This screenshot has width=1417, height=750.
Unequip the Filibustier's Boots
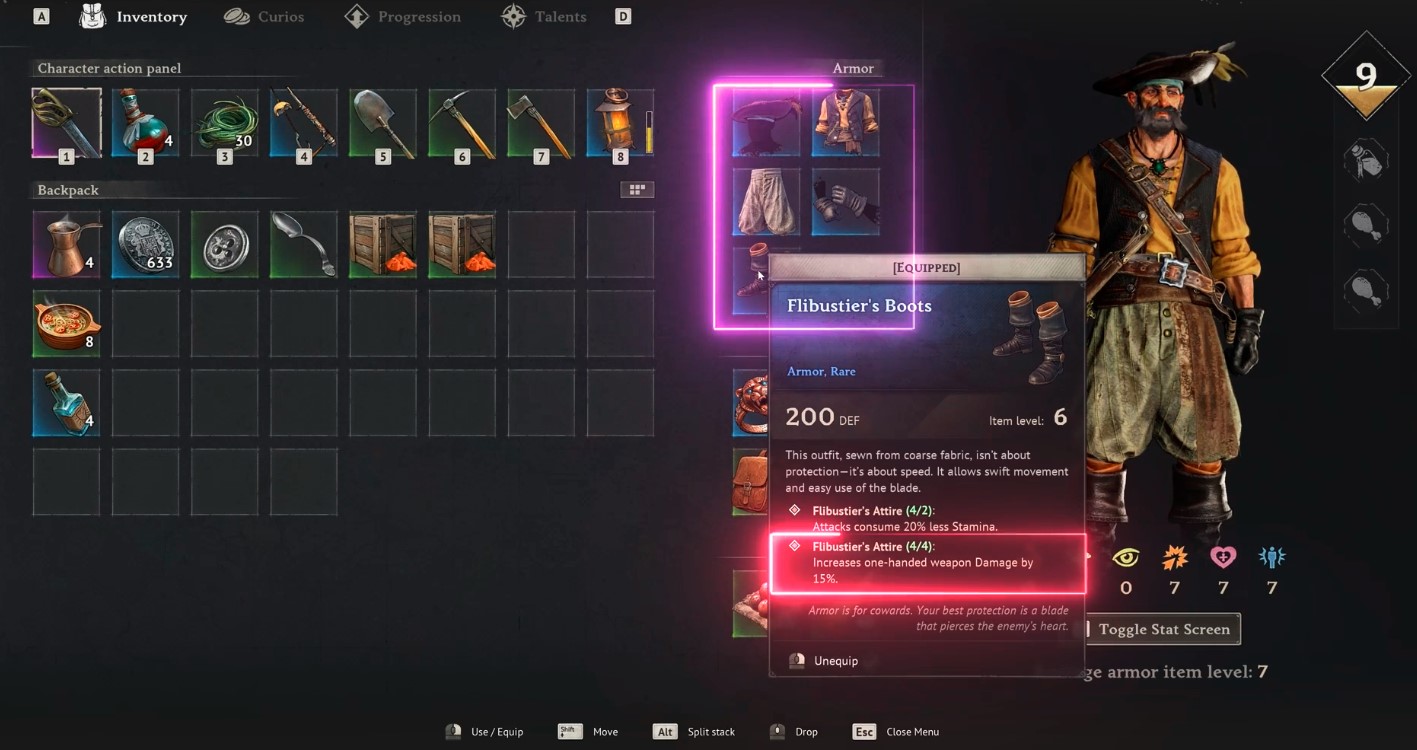coord(835,661)
